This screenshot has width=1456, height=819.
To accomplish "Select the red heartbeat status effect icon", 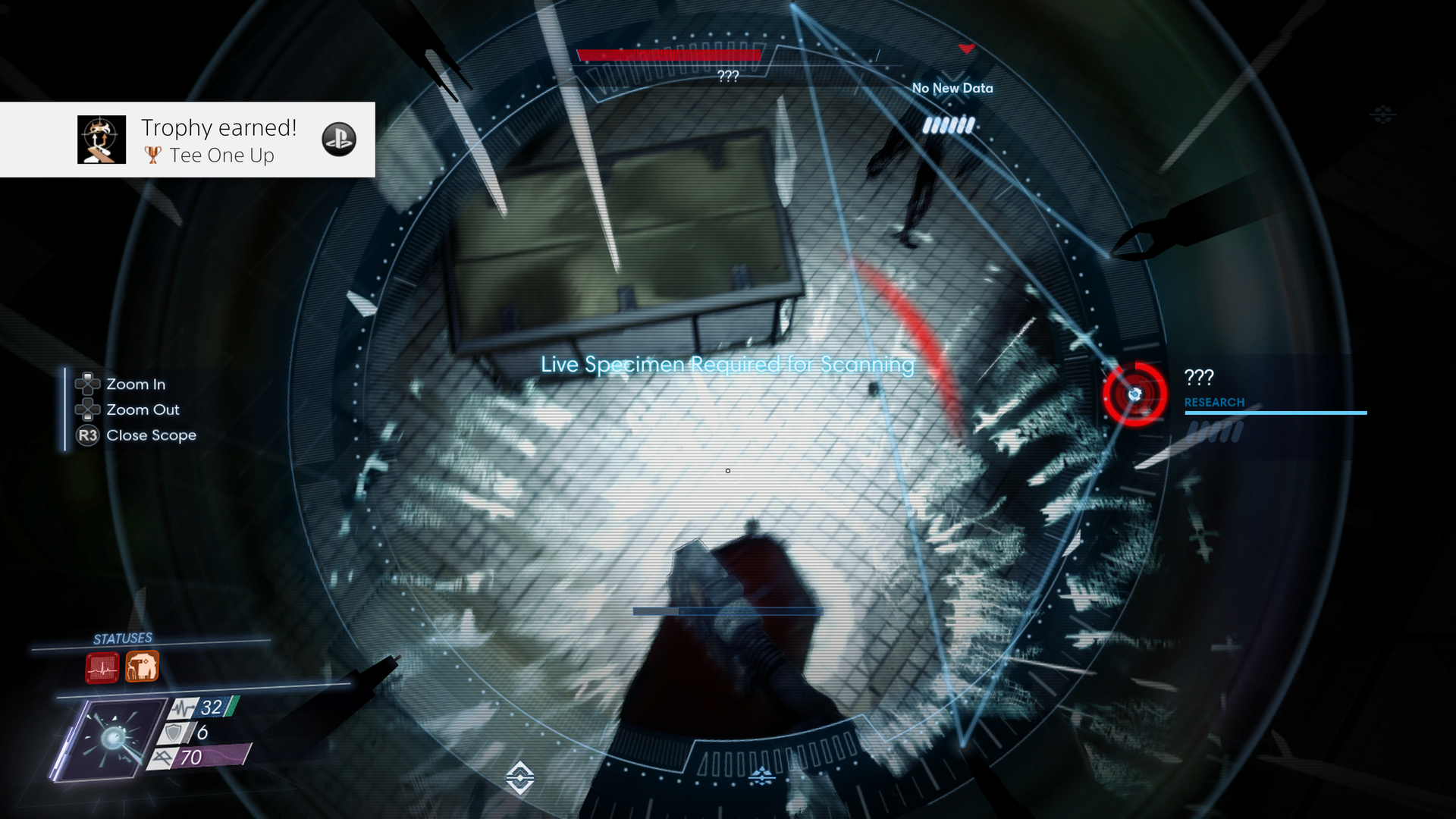I will coord(101,668).
